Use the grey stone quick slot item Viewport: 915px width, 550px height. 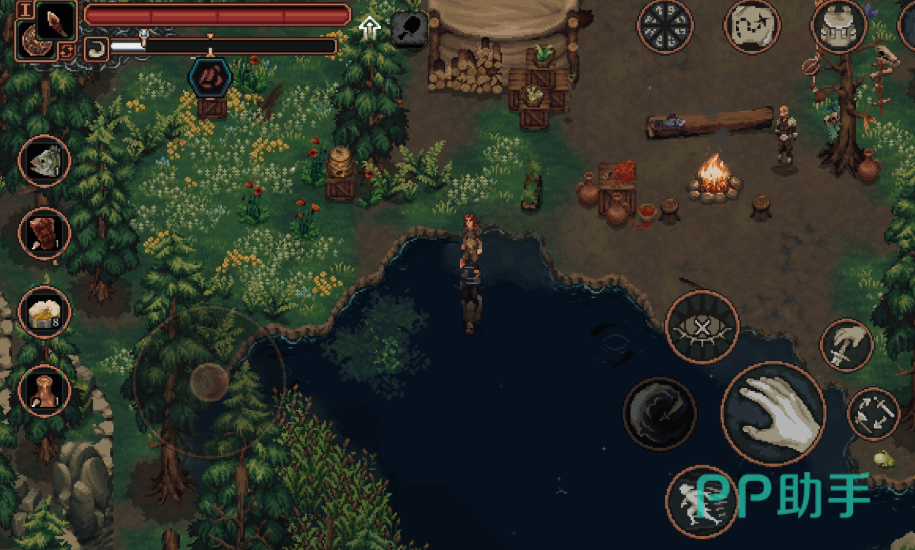[x=44, y=160]
